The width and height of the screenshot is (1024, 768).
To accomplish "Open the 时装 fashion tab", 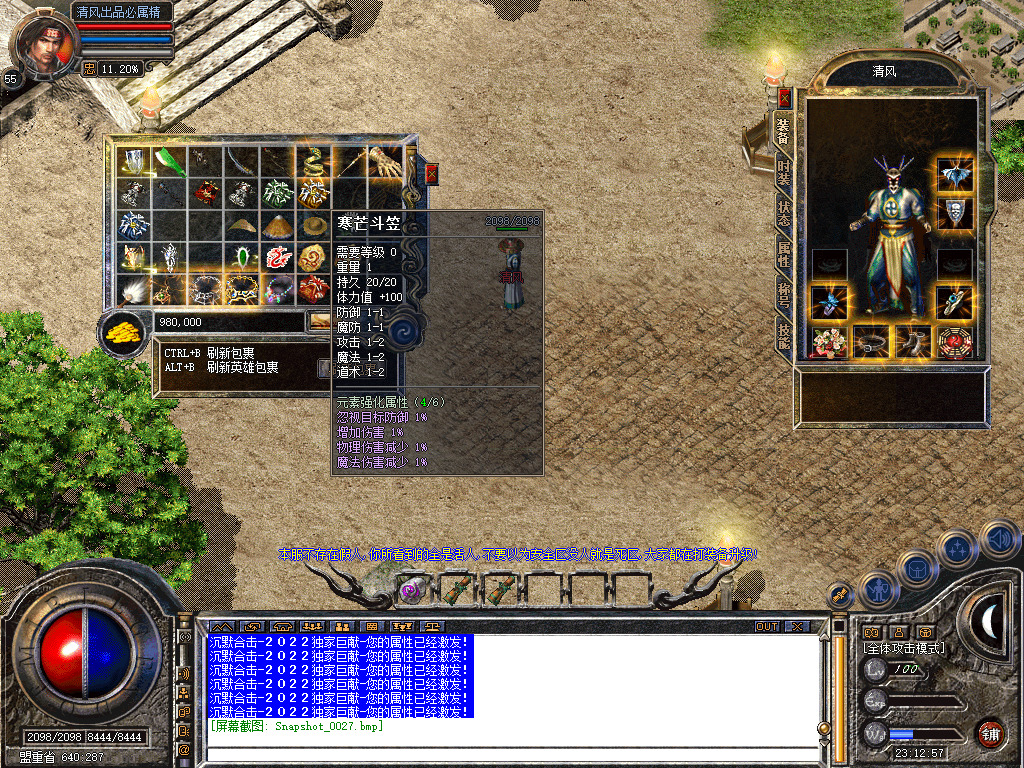I will coord(784,172).
